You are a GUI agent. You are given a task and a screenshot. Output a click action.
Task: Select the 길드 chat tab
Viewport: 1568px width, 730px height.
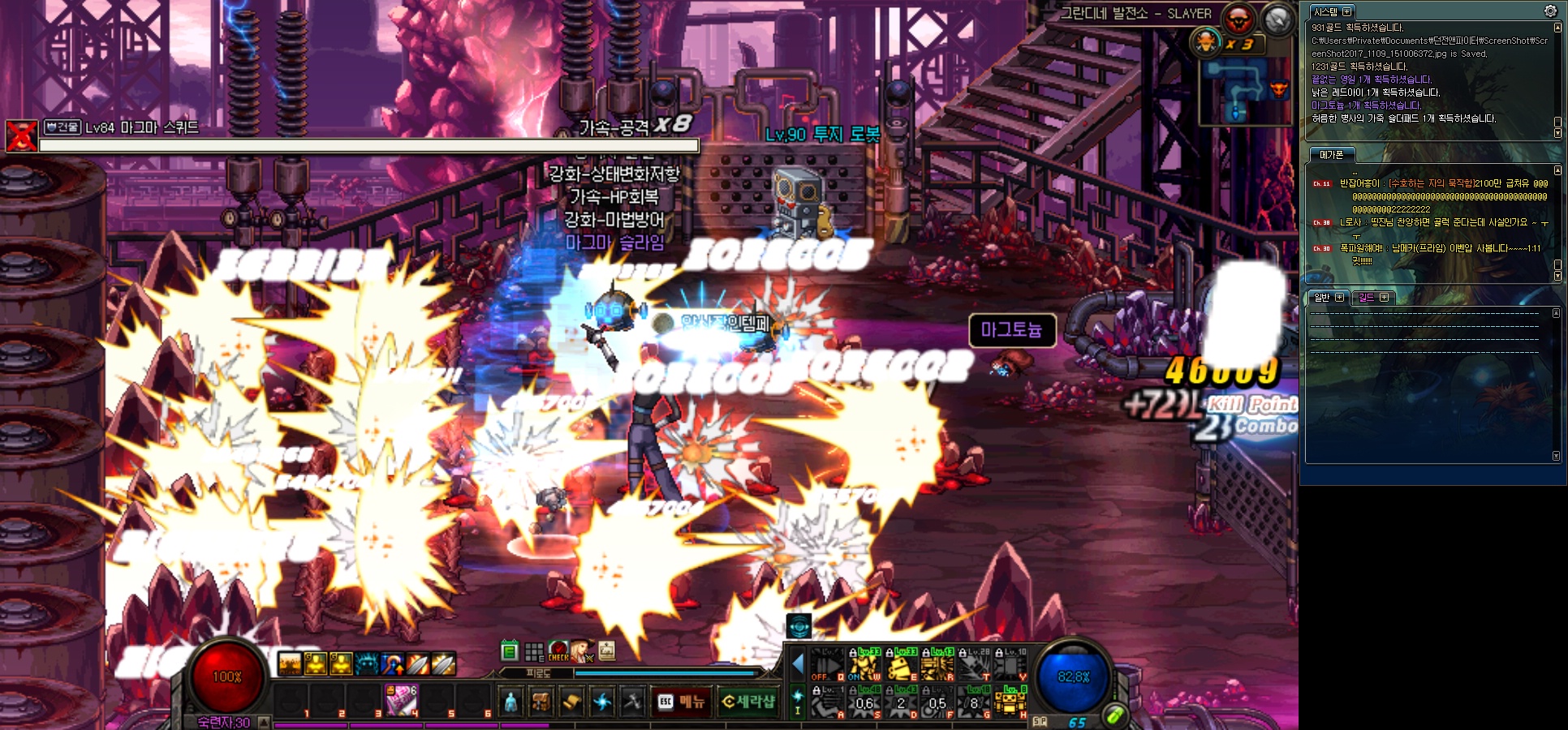(x=1367, y=298)
